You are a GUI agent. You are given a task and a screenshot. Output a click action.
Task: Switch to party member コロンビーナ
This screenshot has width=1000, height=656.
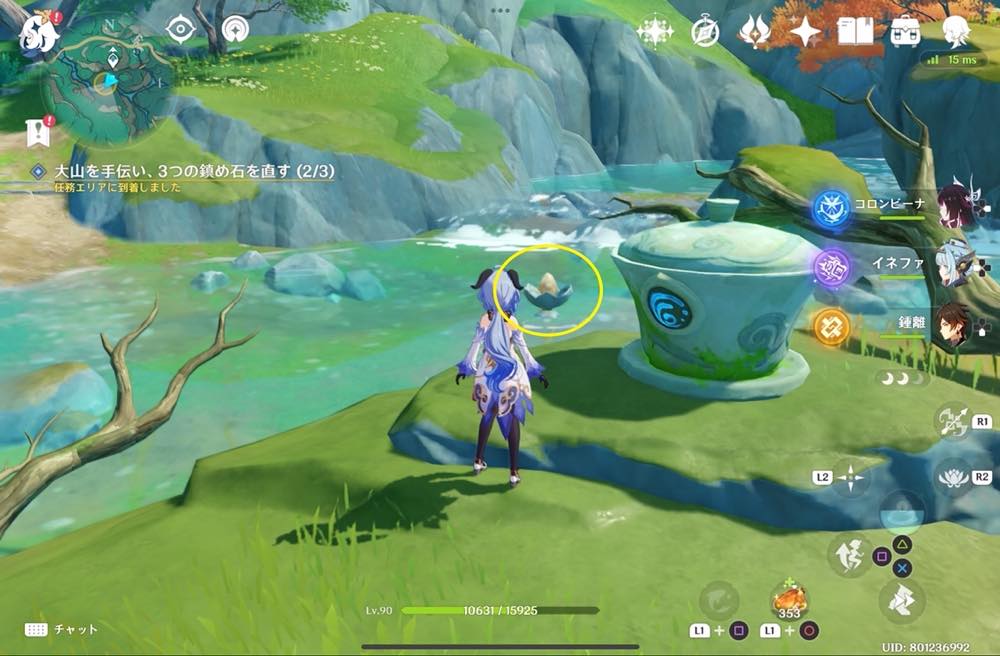[x=955, y=204]
